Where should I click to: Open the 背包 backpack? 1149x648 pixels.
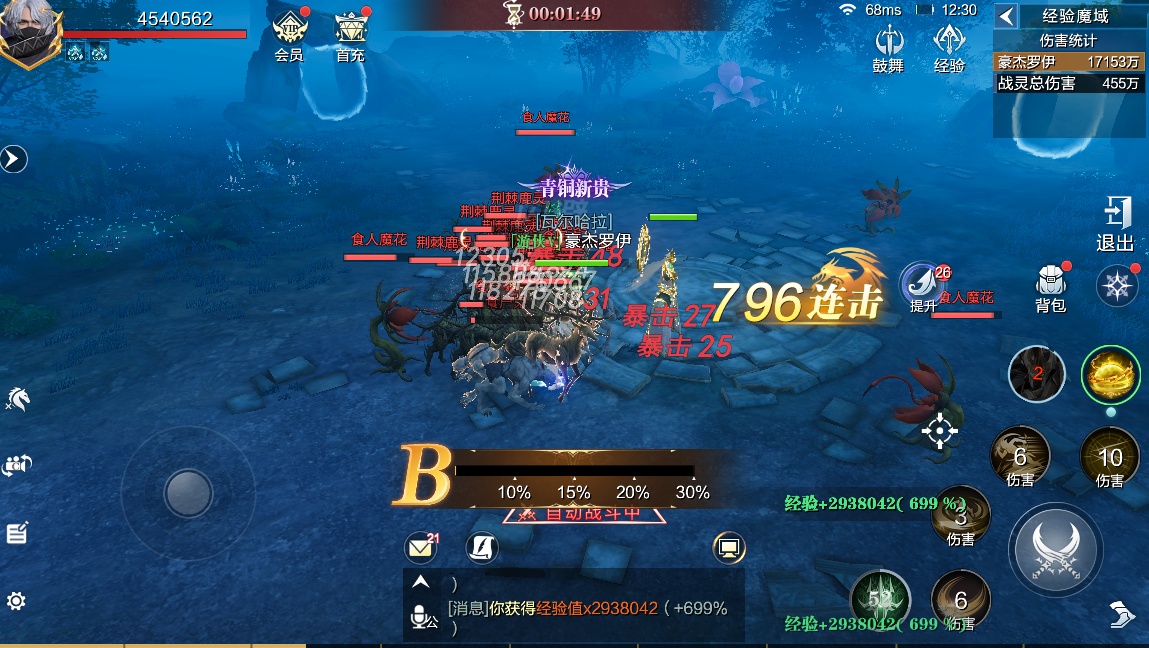[x=1050, y=287]
